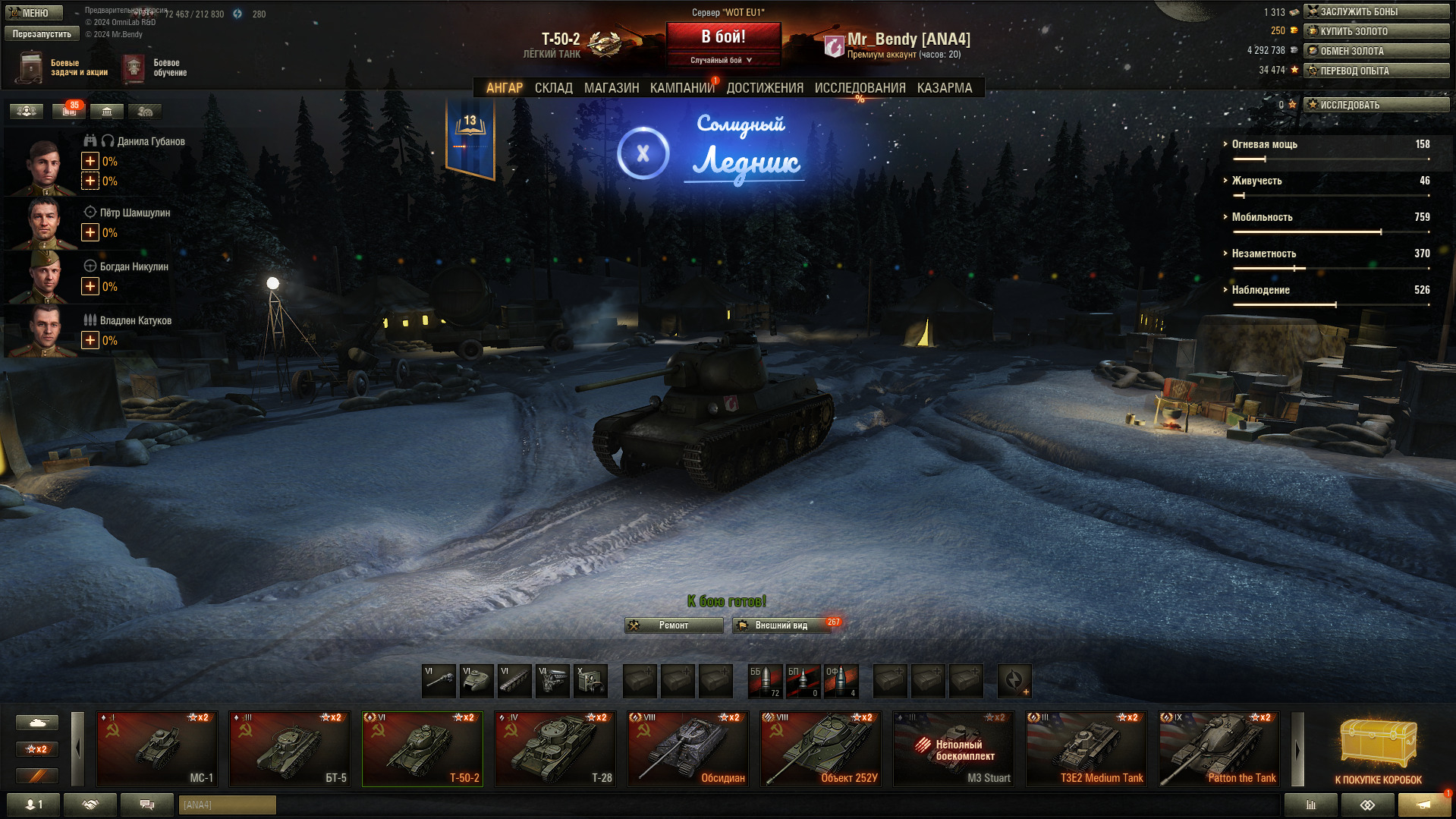The image size is (1456, 819).
Task: Open the МЕНЮ button
Action: point(34,13)
